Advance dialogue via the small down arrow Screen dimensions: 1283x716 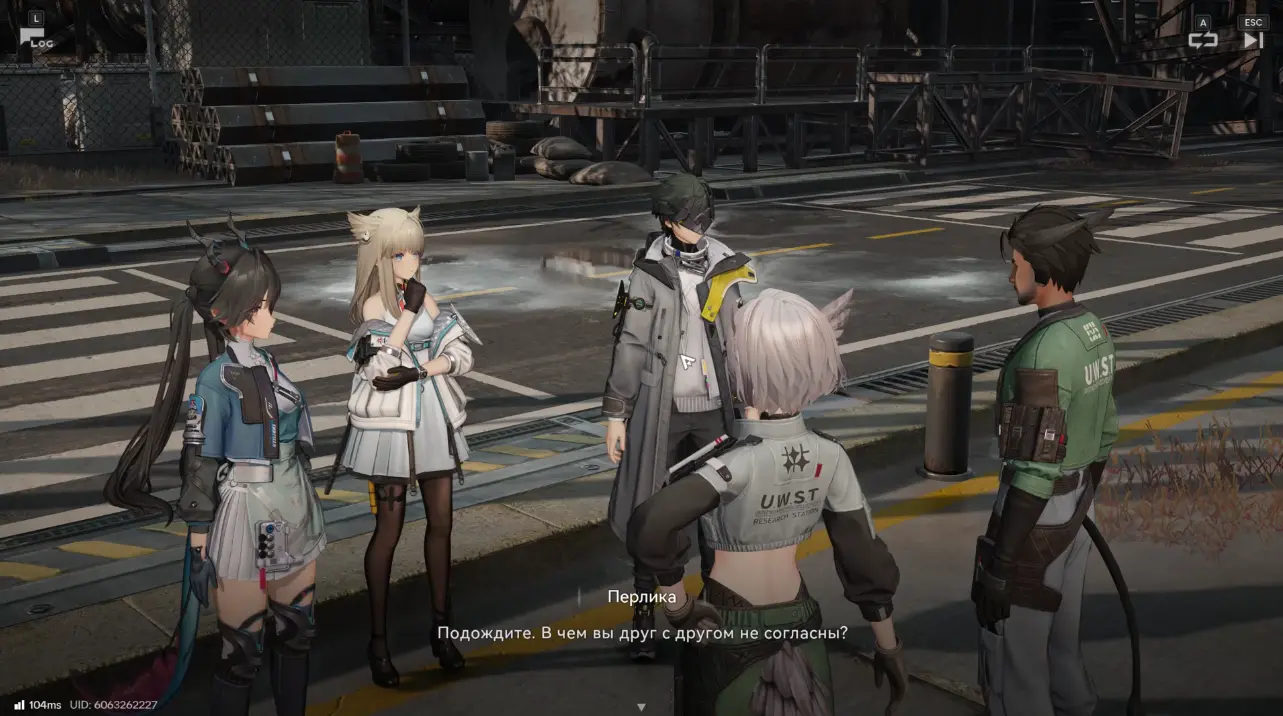click(x=641, y=706)
